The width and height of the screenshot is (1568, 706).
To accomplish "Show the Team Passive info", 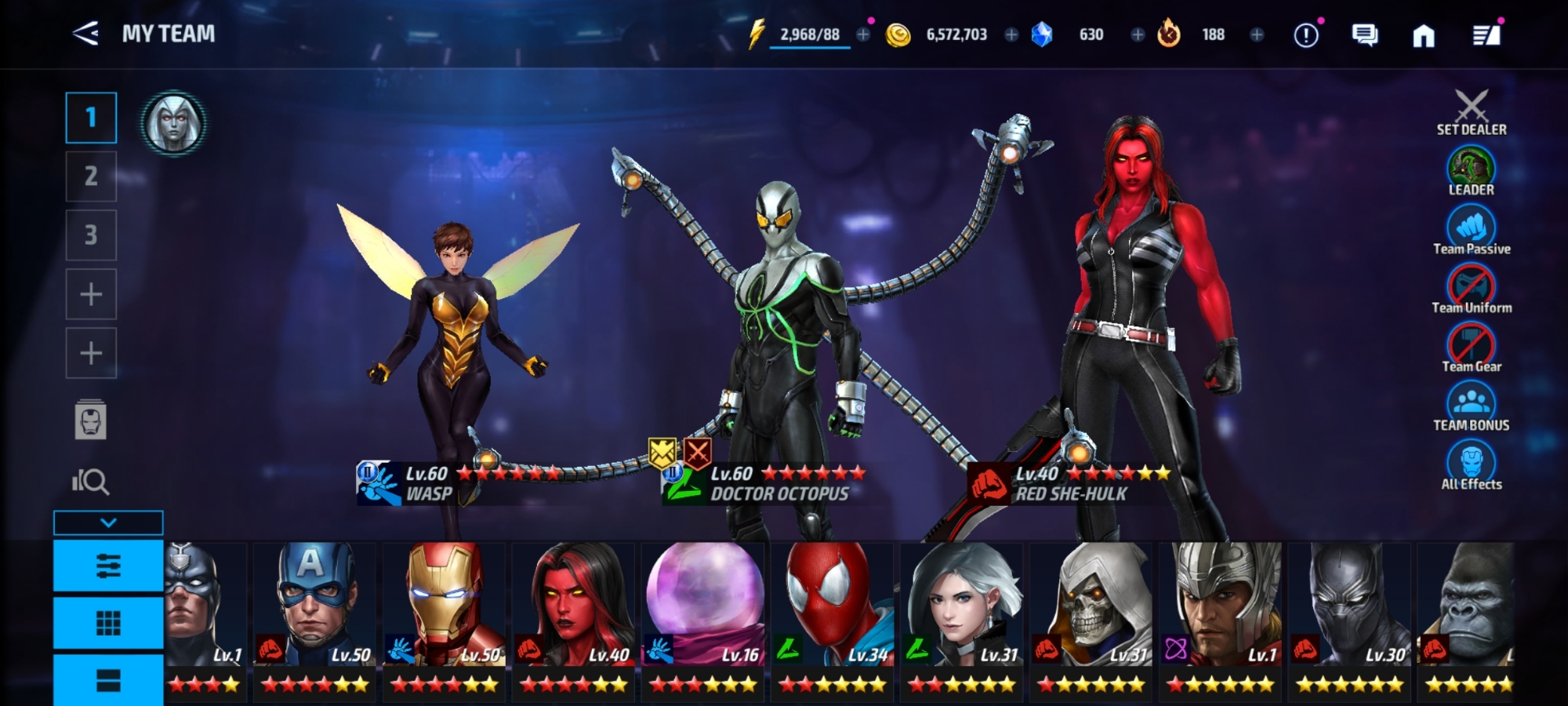I will (1471, 230).
